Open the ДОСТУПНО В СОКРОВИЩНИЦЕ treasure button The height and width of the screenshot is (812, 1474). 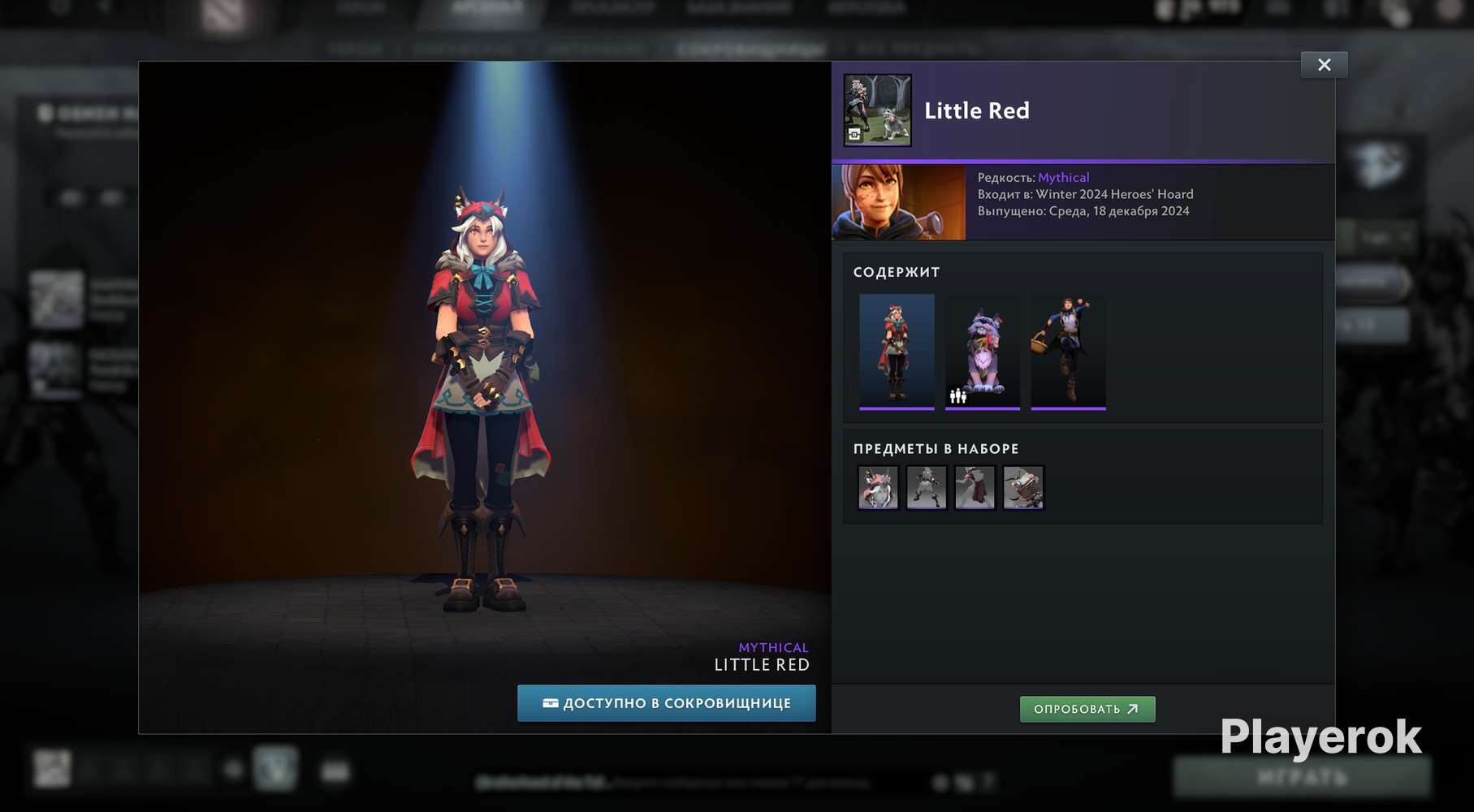(666, 703)
